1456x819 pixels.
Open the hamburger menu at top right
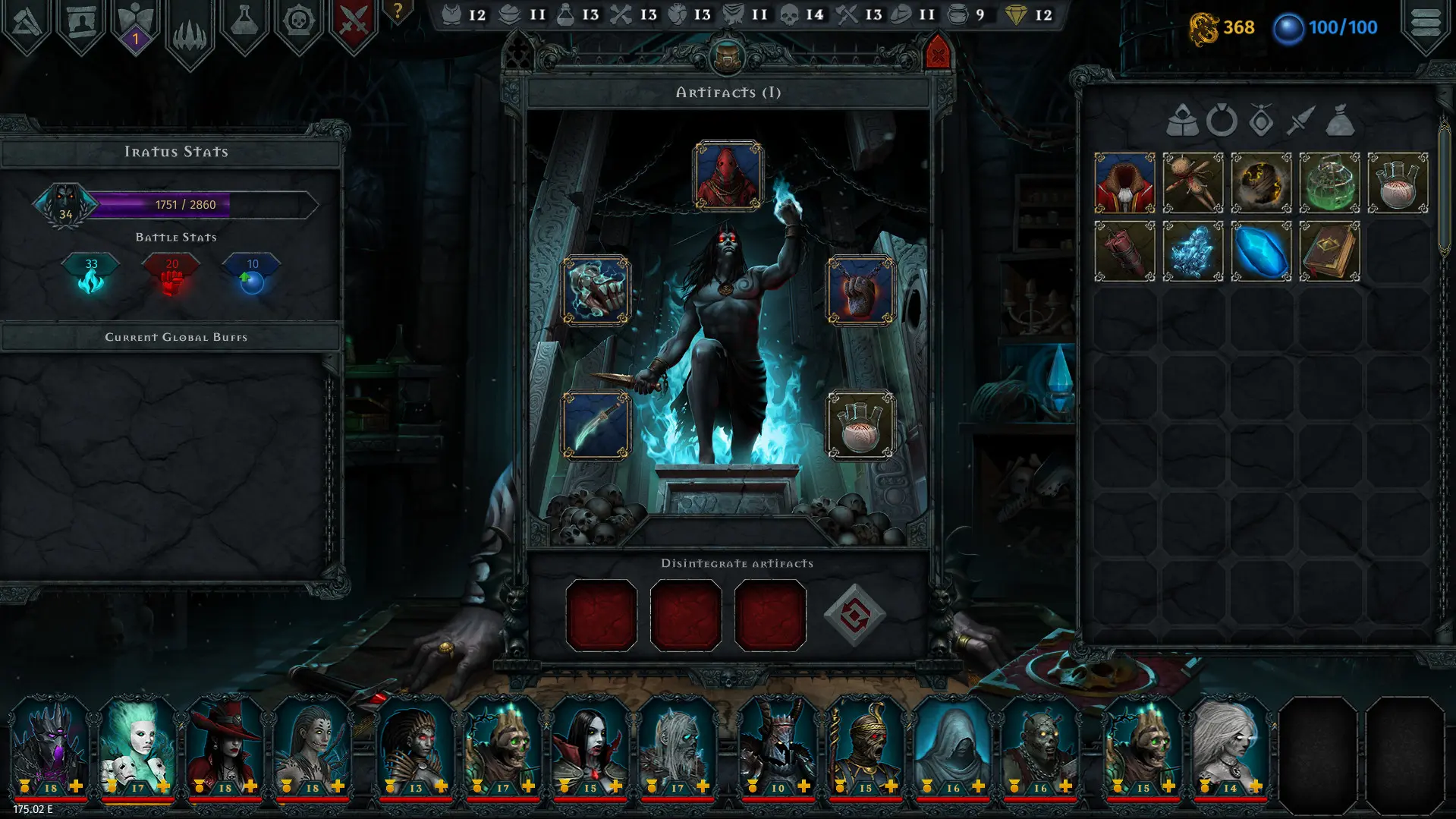coord(1425,21)
